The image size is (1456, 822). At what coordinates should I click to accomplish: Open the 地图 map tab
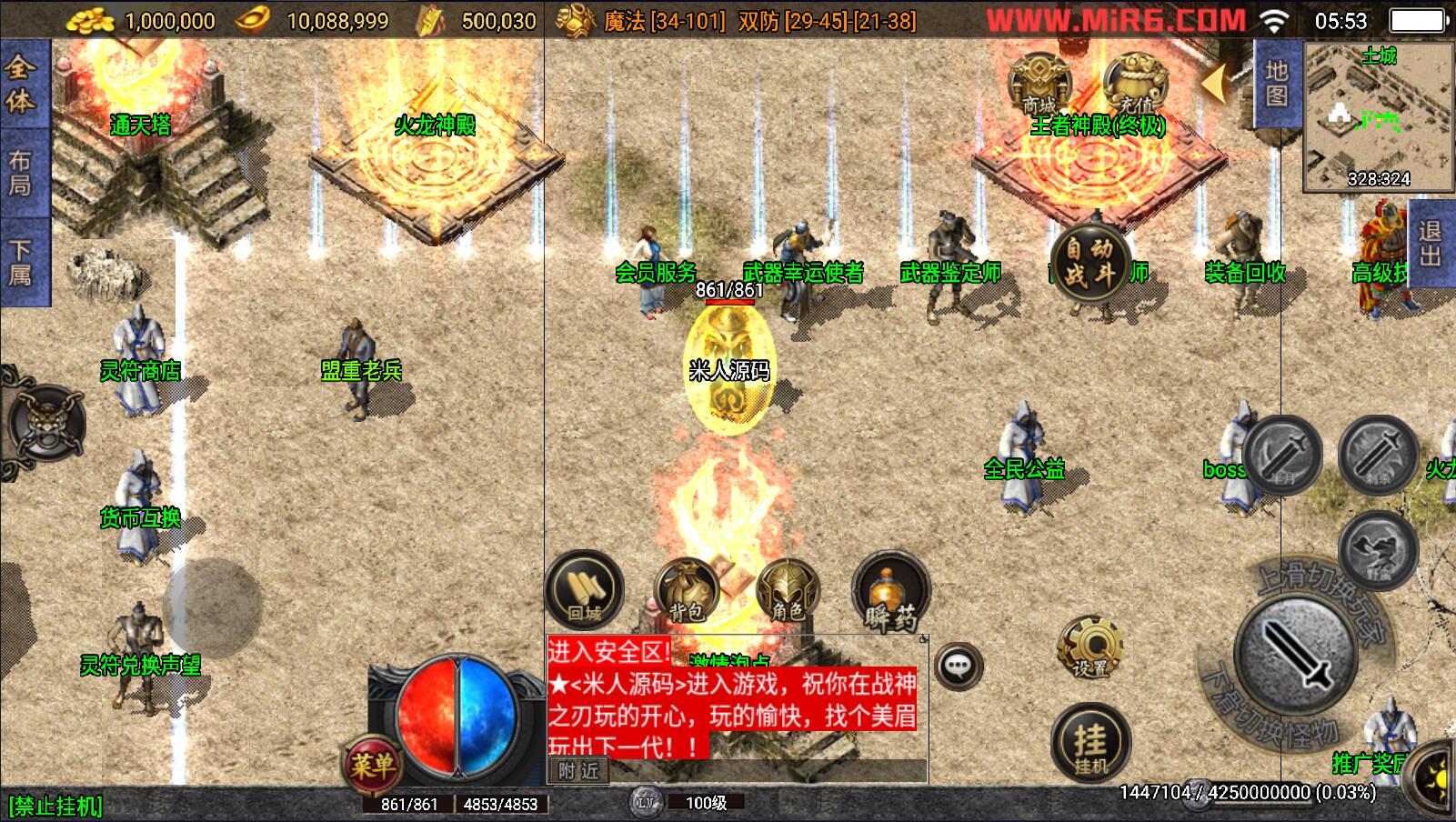[1276, 85]
